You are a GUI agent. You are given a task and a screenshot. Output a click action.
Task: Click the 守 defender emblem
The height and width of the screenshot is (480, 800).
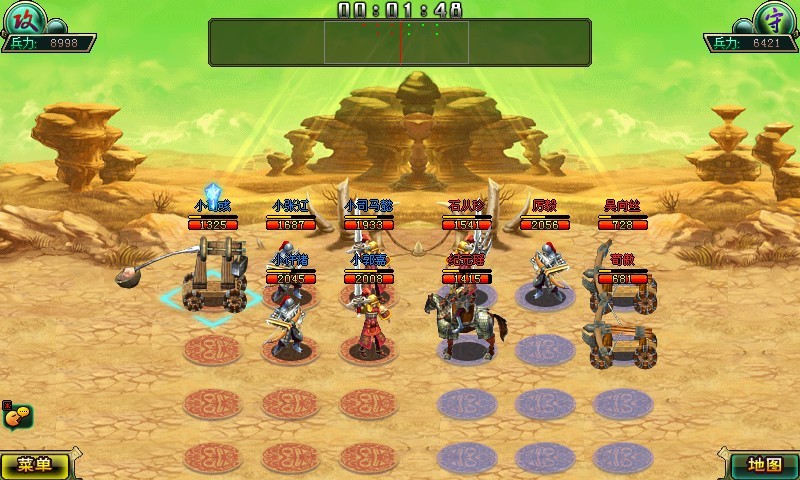(x=769, y=20)
